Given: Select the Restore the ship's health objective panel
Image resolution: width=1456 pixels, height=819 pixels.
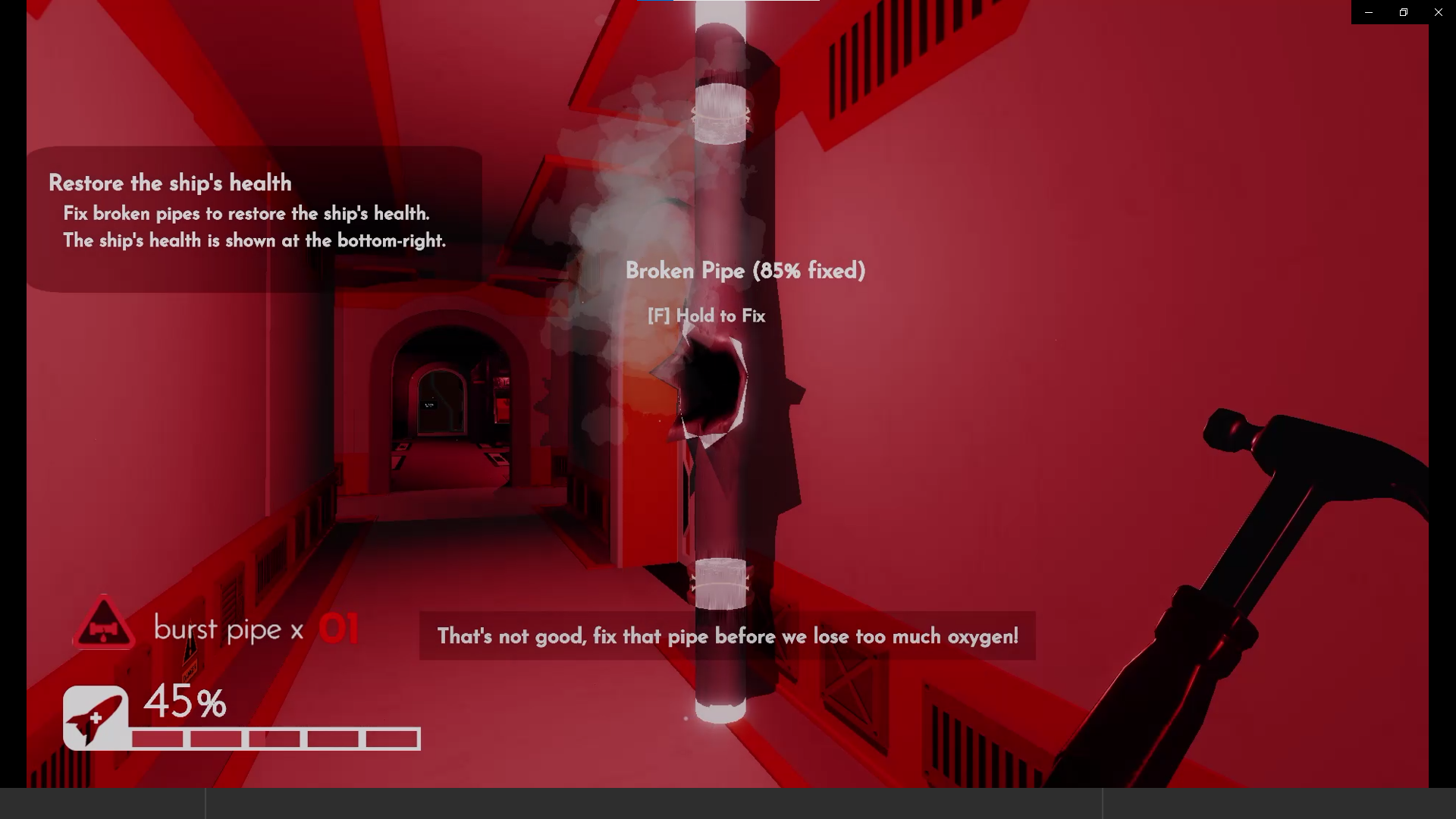Looking at the screenshot, I should 254,218.
